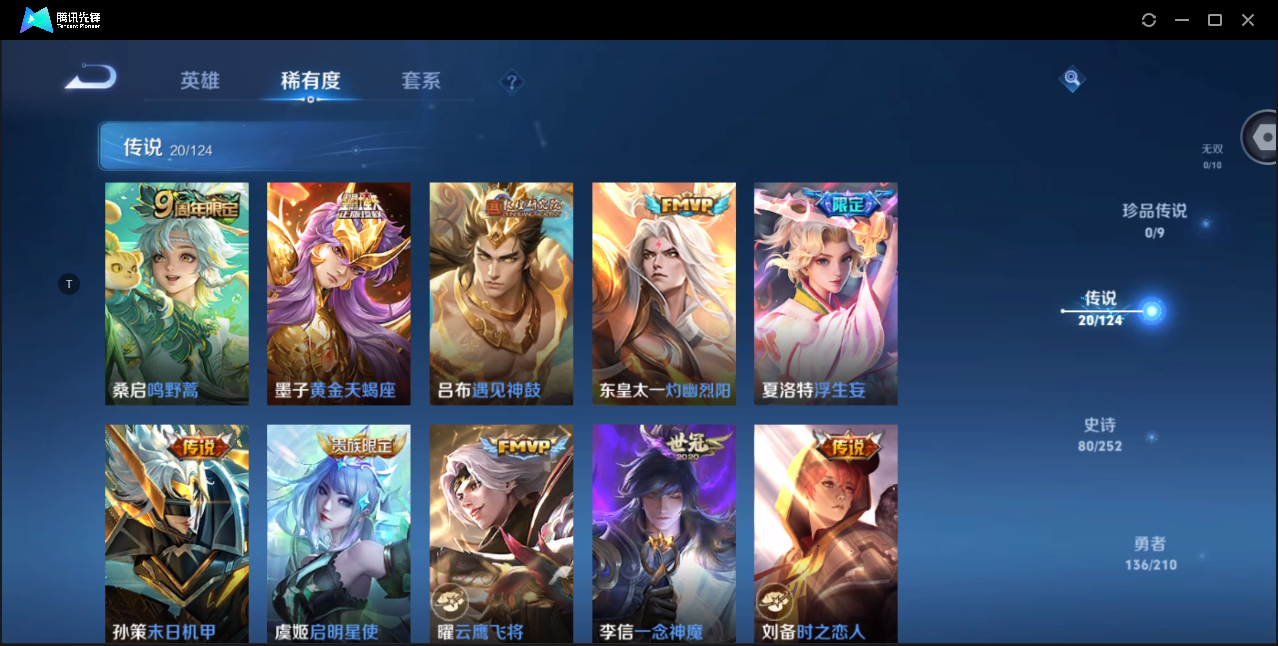This screenshot has width=1278, height=646.
Task: Switch to the 英雄 tab
Action: pyautogui.click(x=200, y=81)
